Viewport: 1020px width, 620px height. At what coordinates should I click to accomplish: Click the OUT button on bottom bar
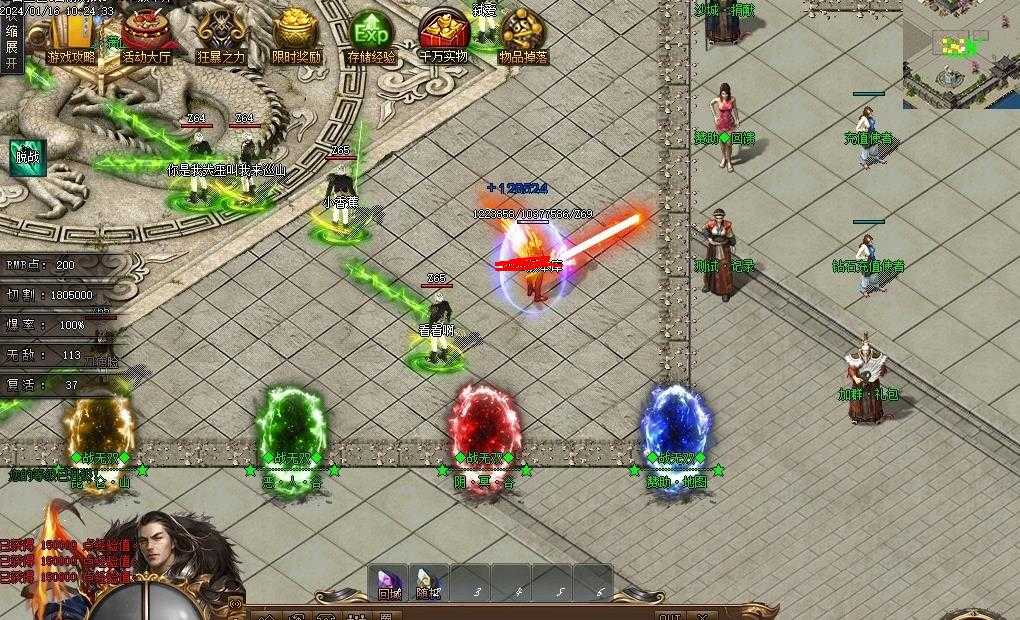pyautogui.click(x=670, y=615)
